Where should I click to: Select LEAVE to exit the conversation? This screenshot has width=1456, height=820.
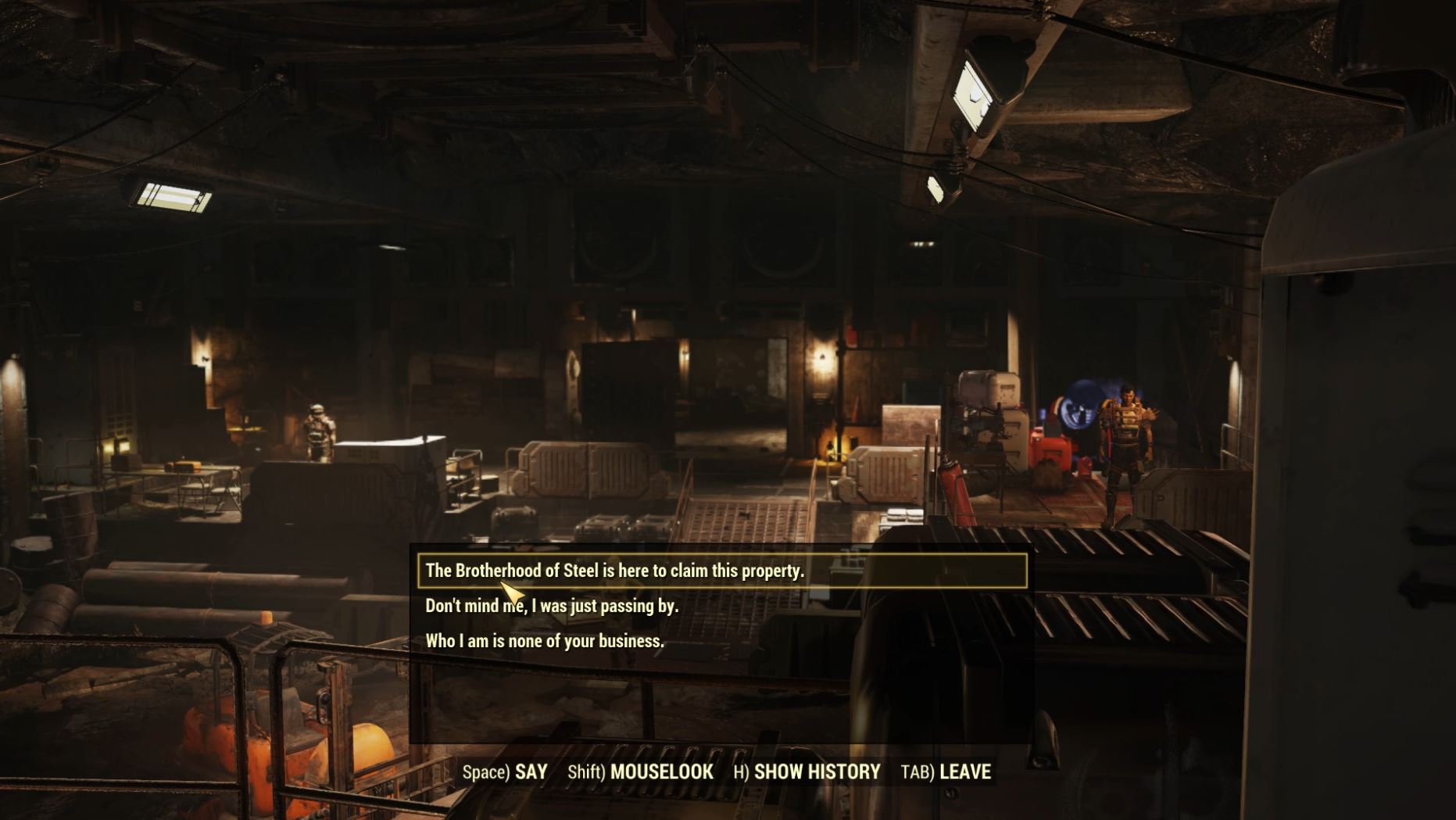(x=964, y=772)
